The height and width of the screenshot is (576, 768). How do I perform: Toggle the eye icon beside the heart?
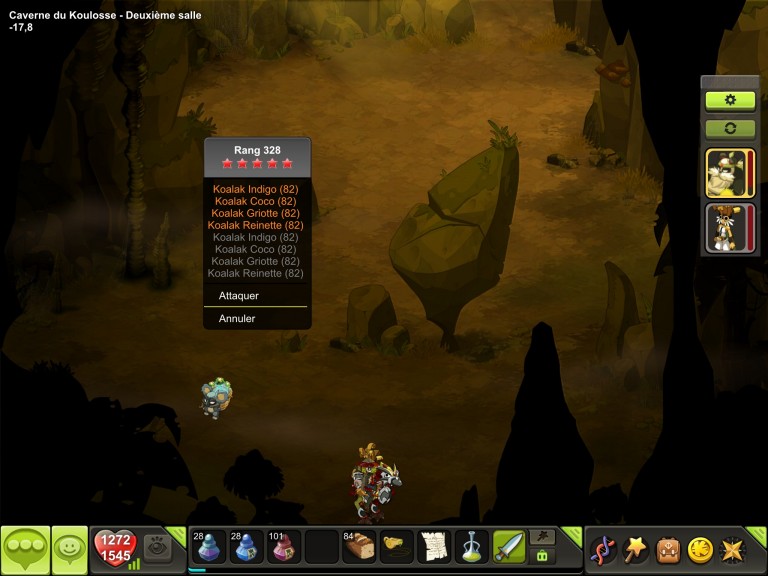(x=157, y=547)
